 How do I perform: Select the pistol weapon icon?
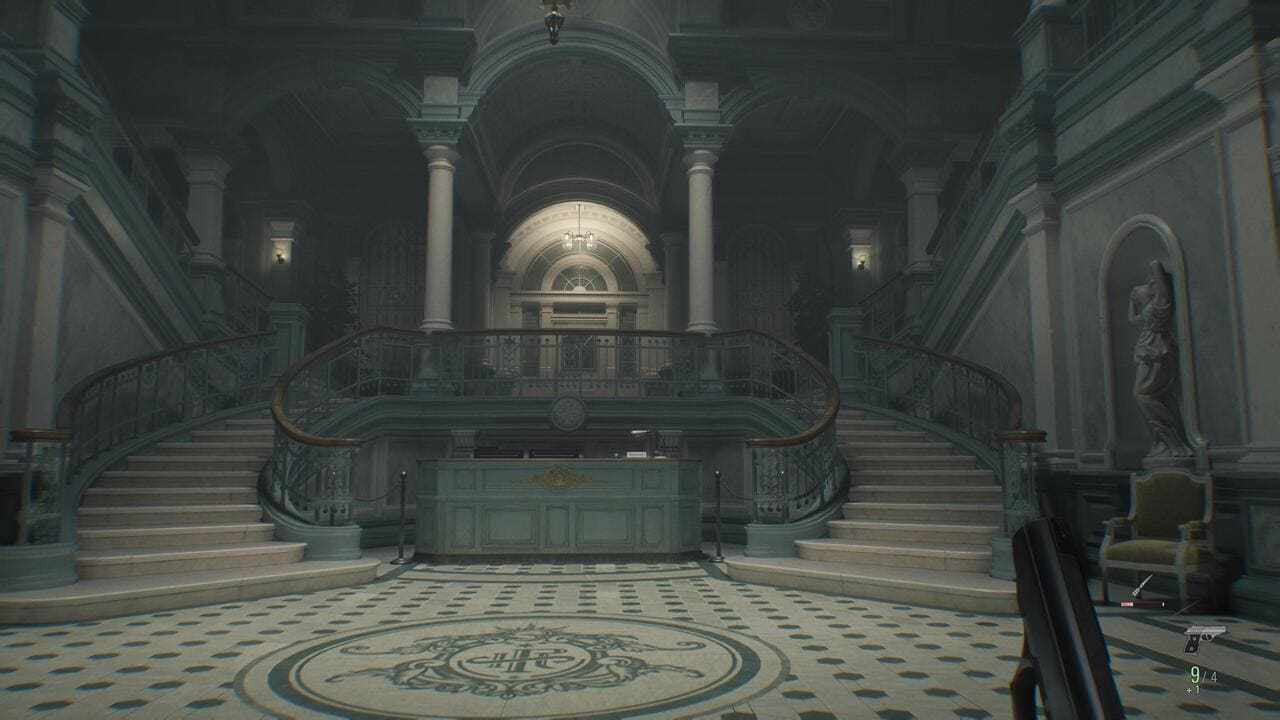1203,637
